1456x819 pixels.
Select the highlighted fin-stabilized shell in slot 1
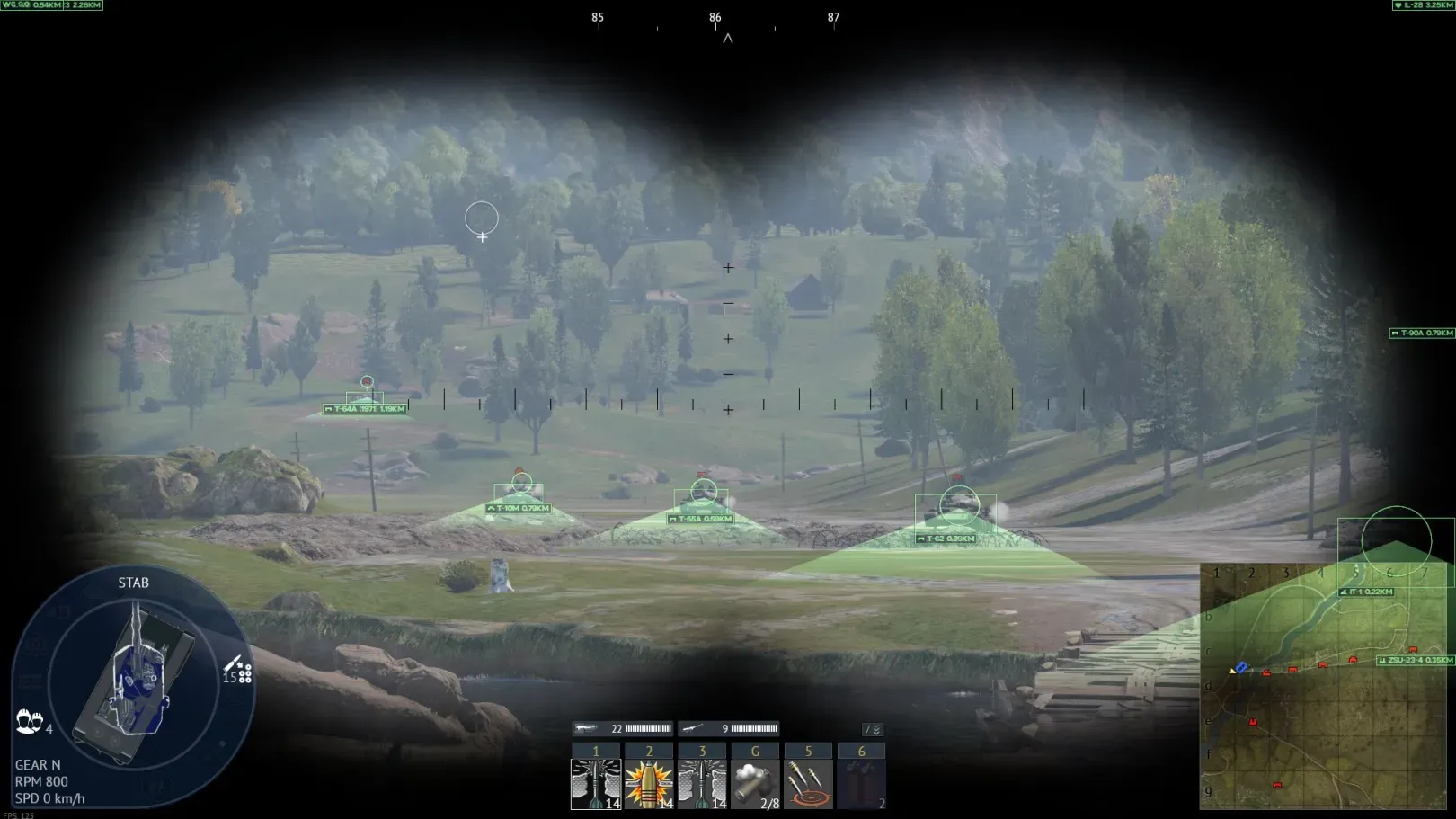click(596, 783)
